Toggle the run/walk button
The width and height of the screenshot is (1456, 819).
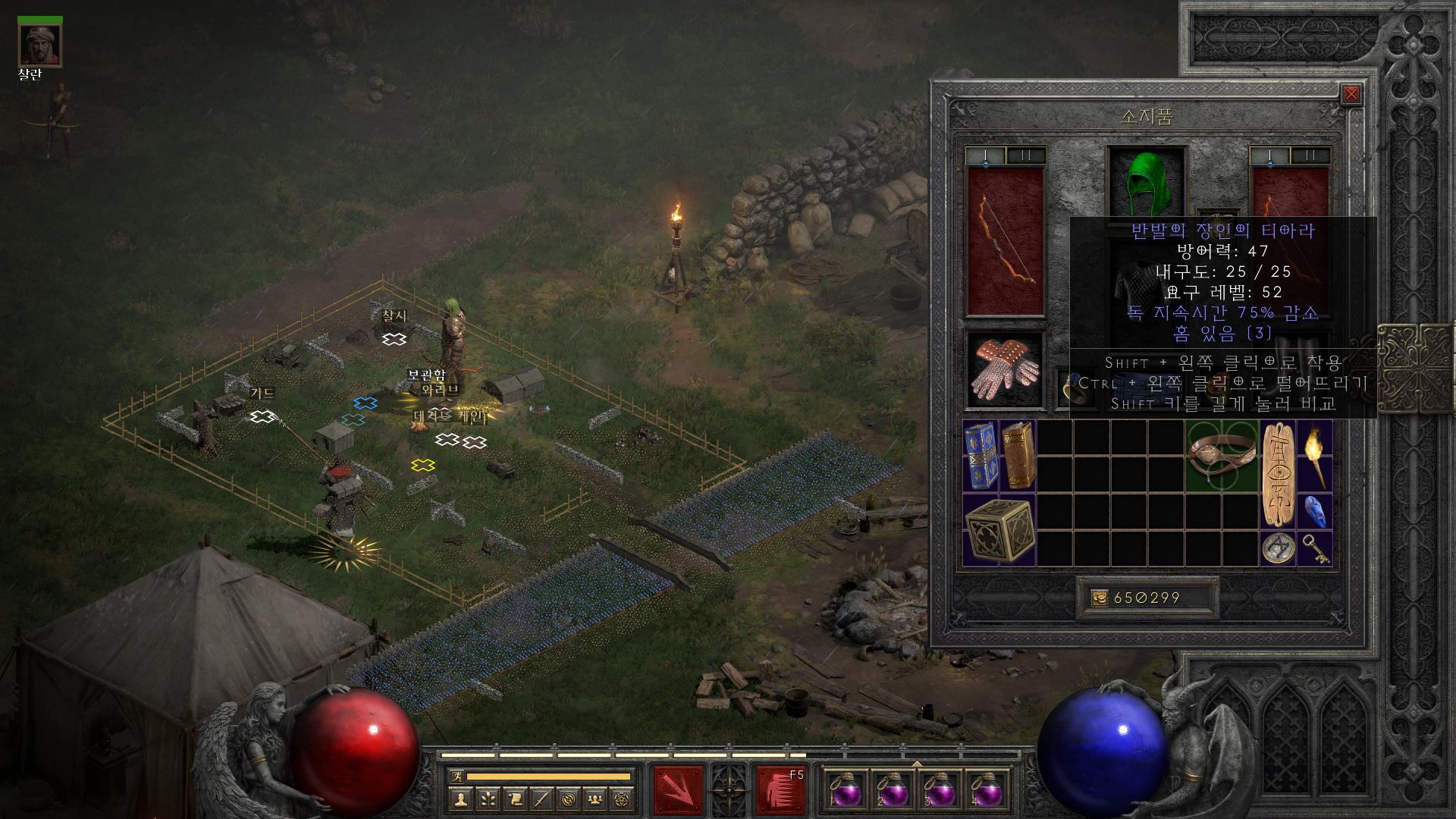click(457, 776)
